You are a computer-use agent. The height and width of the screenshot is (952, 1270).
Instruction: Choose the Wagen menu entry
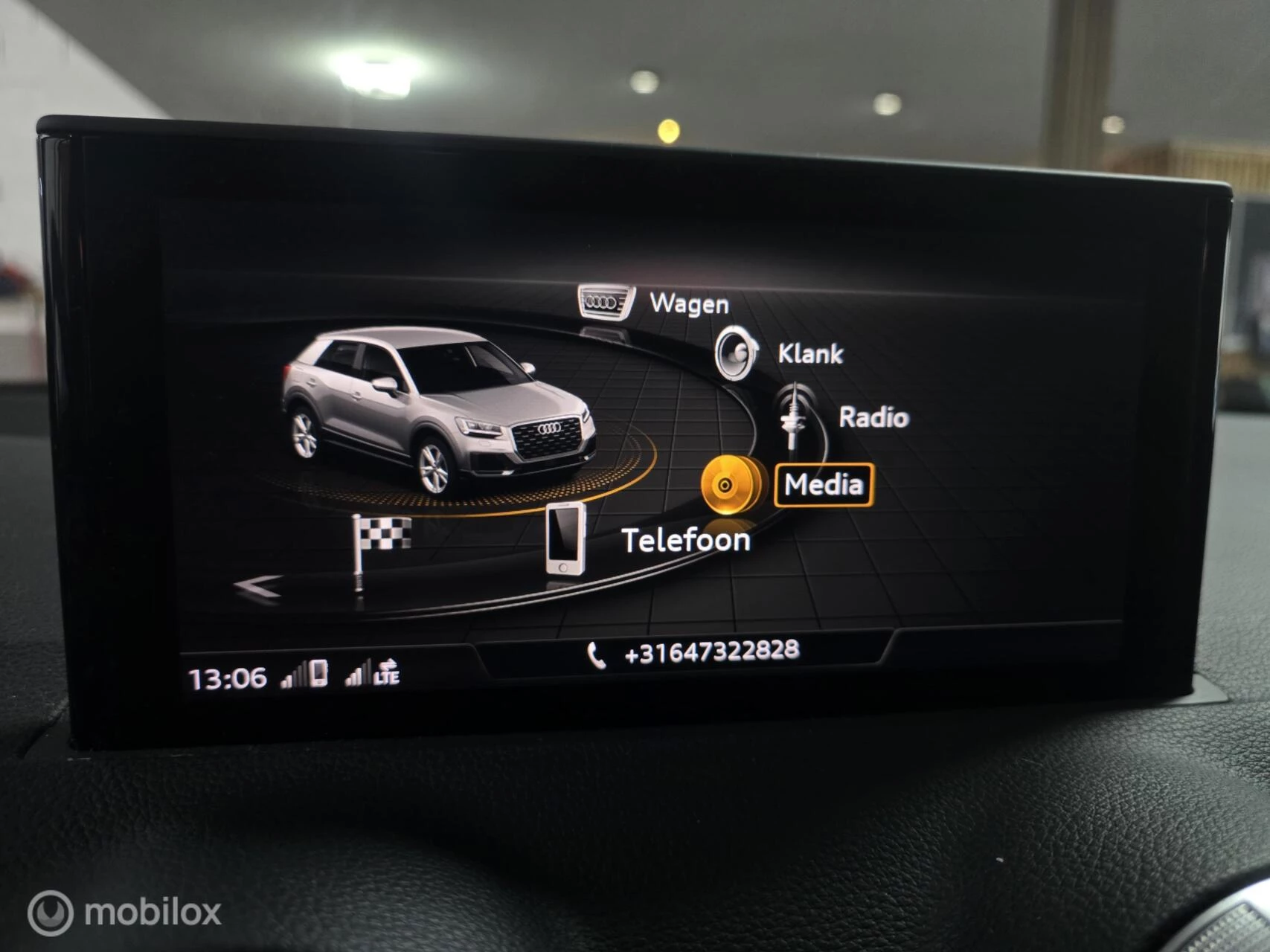click(x=689, y=303)
